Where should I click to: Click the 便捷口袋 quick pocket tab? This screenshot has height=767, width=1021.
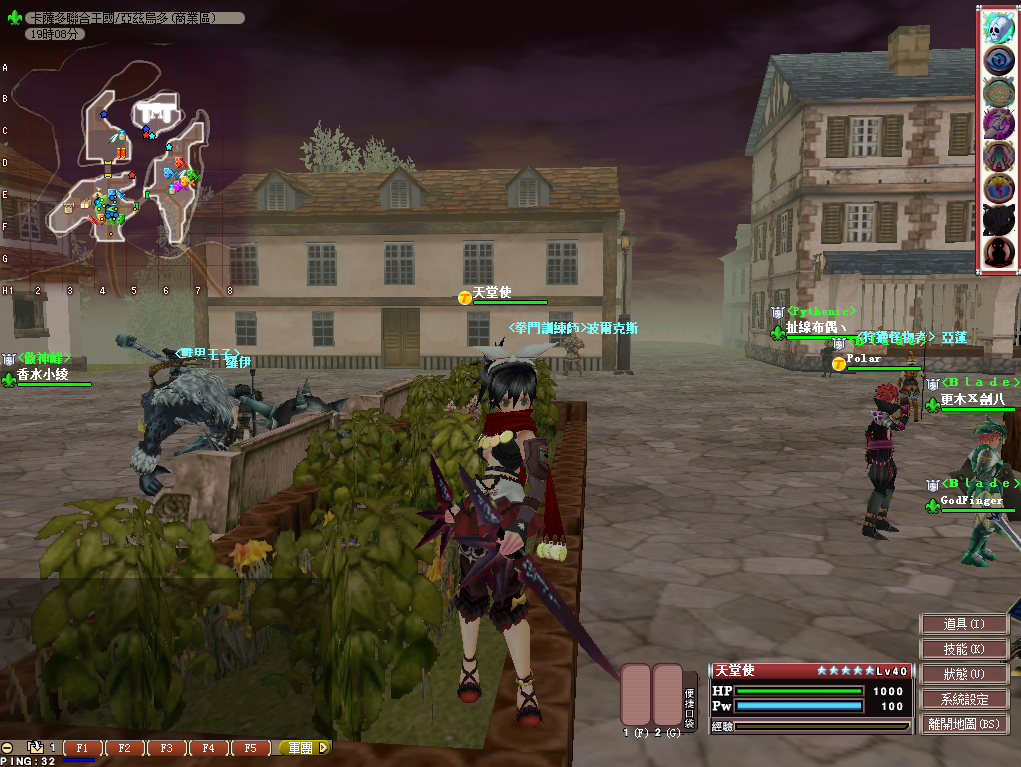click(x=690, y=695)
